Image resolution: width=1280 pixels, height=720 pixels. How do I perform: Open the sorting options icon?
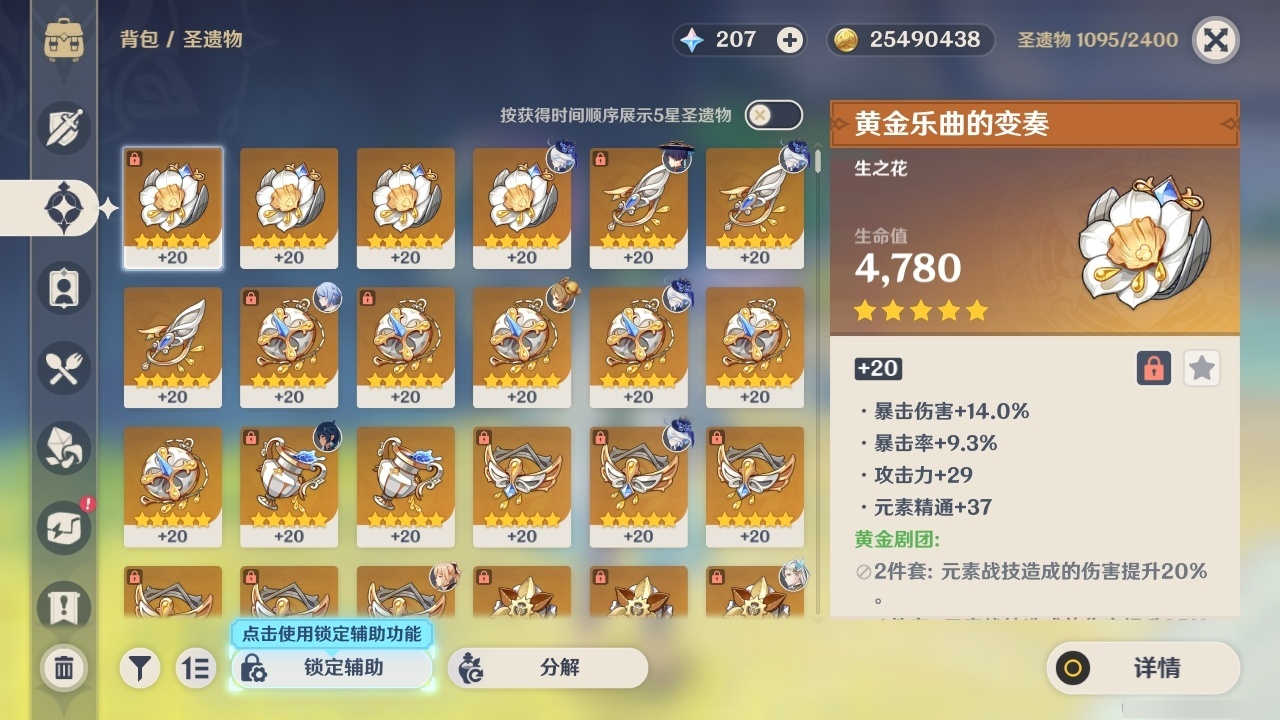(196, 668)
